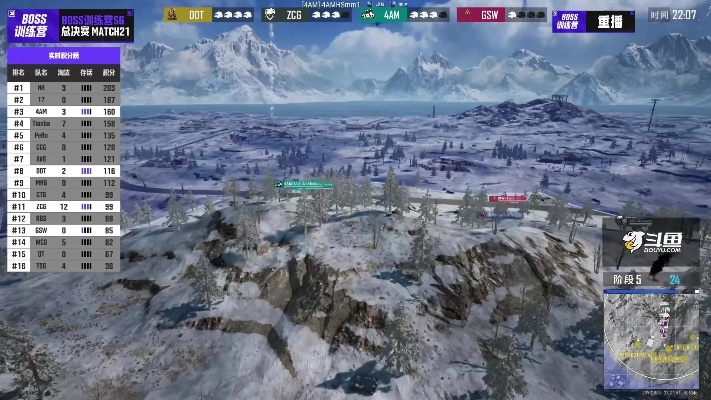Pick the GSW leaderboard row
The image size is (711, 400).
(x=63, y=230)
